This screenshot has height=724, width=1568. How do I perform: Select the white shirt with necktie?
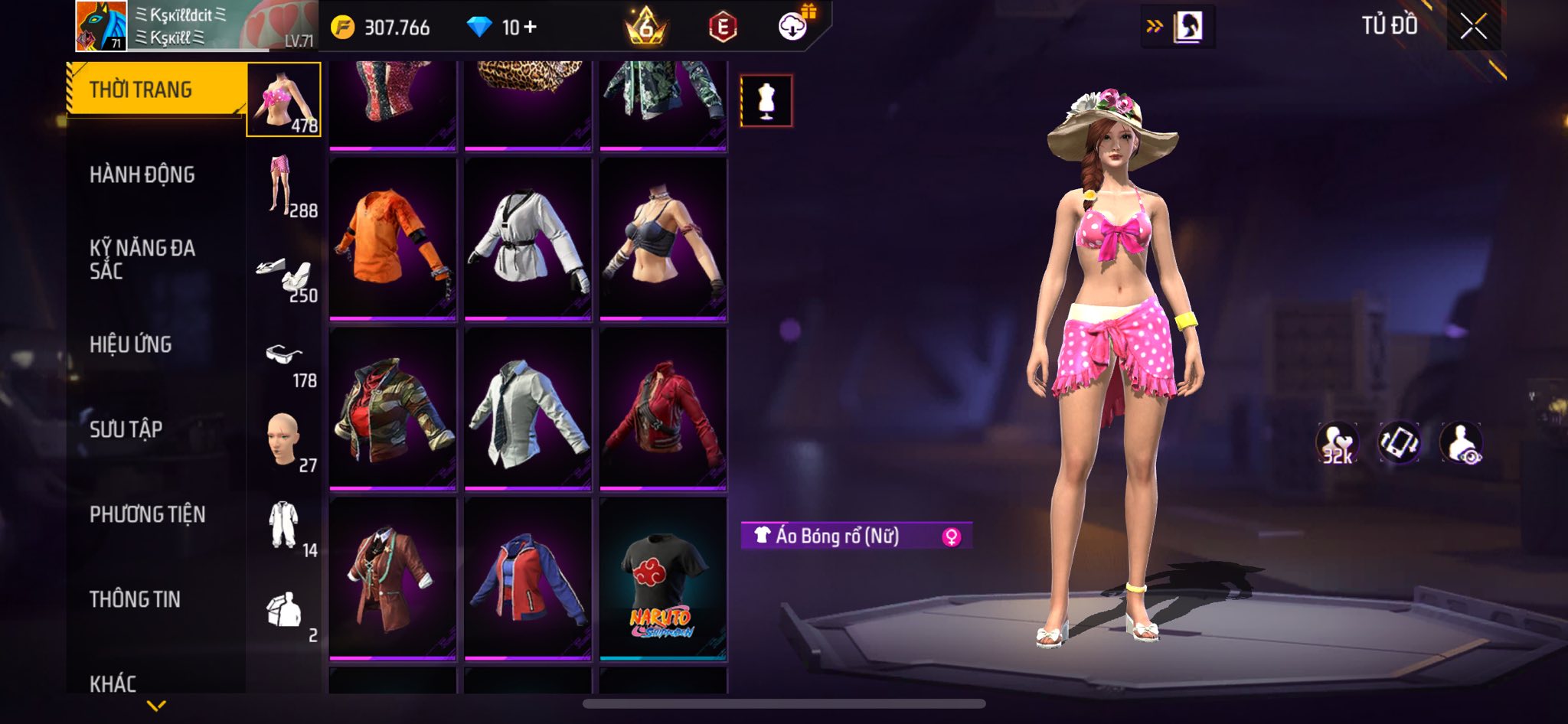(x=528, y=408)
